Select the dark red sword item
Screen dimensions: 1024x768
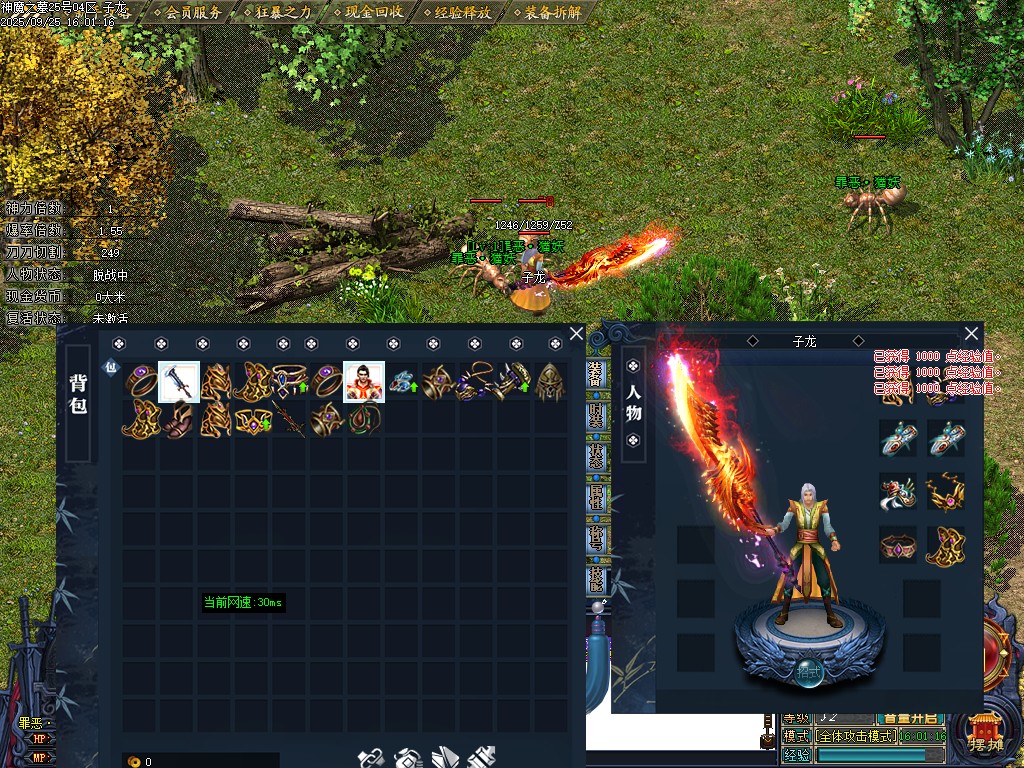(291, 420)
